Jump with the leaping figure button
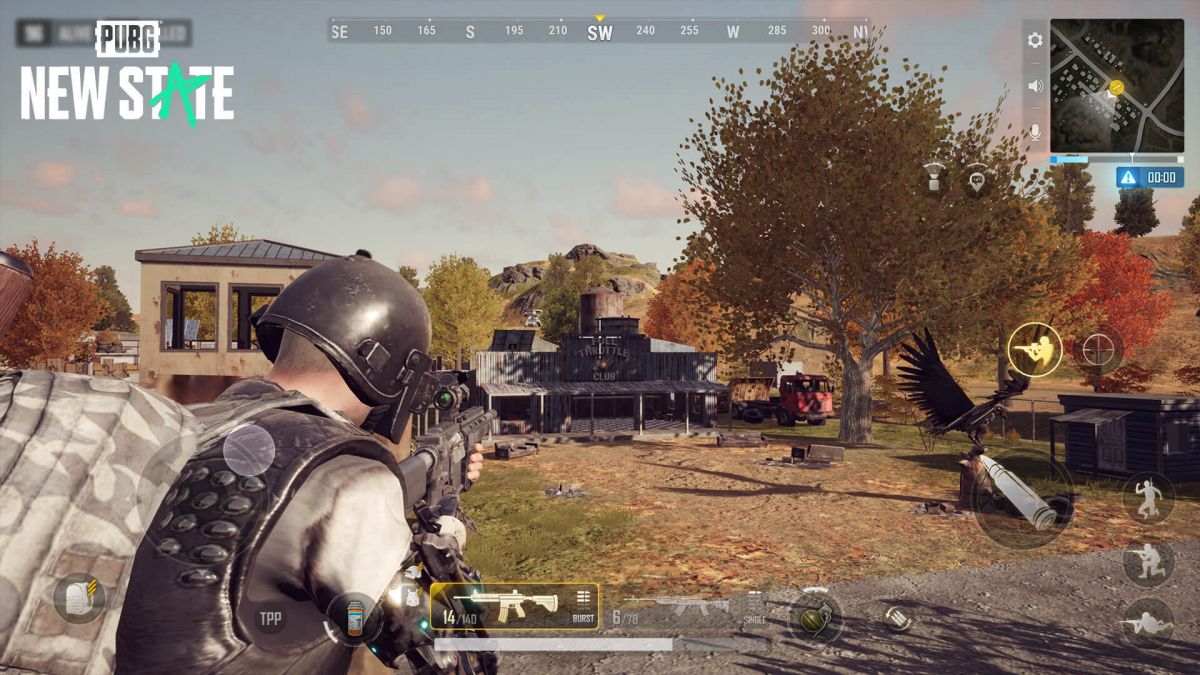 (x=1148, y=497)
